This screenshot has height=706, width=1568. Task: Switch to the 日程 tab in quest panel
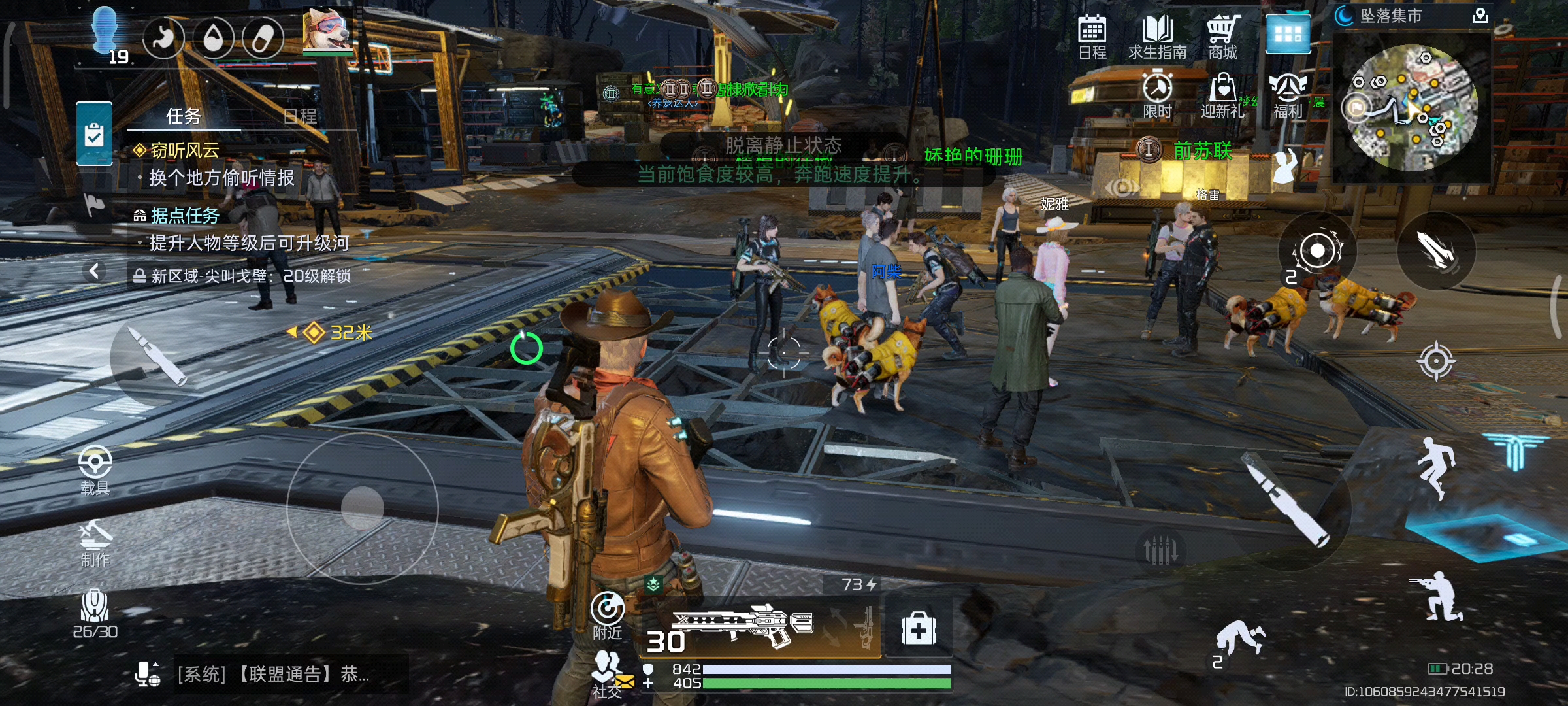click(x=300, y=116)
